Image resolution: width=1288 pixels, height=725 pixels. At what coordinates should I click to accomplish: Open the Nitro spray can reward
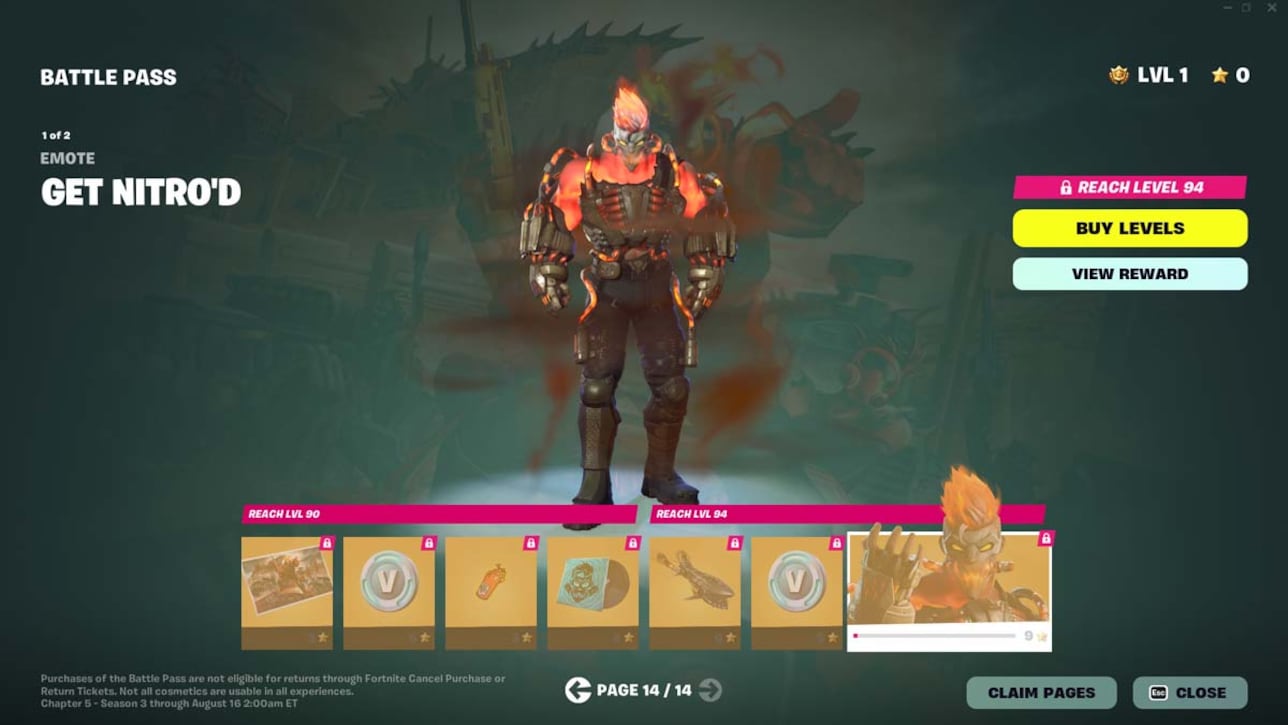coord(491,585)
